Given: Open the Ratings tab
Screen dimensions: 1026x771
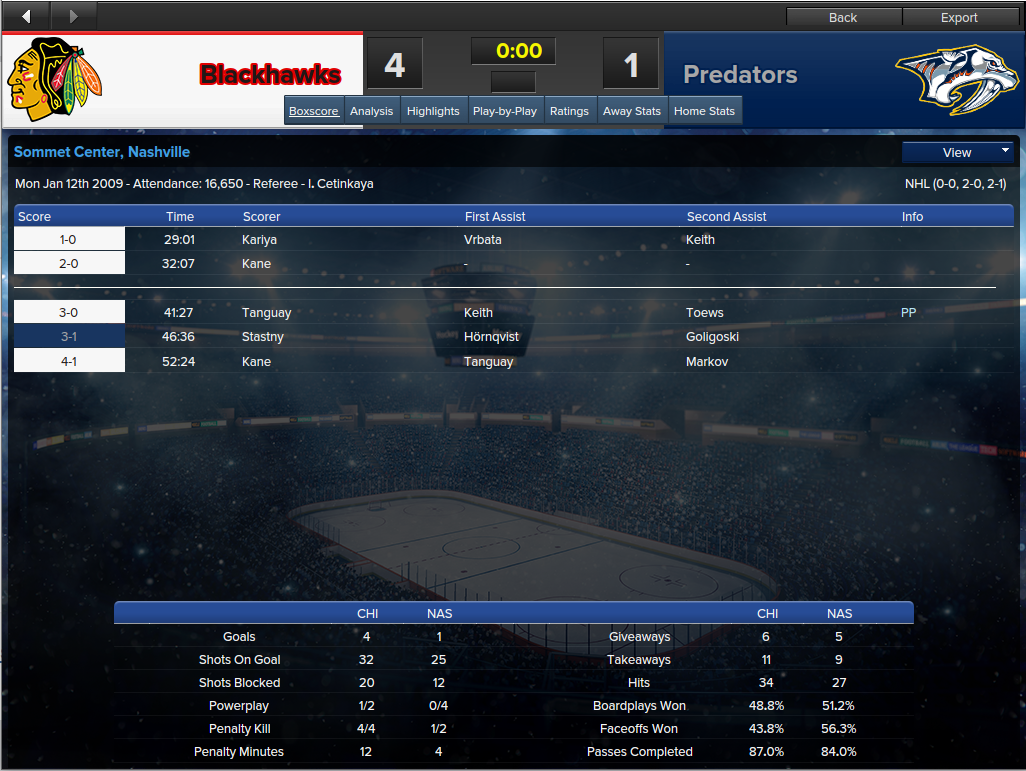Looking at the screenshot, I should (x=569, y=111).
